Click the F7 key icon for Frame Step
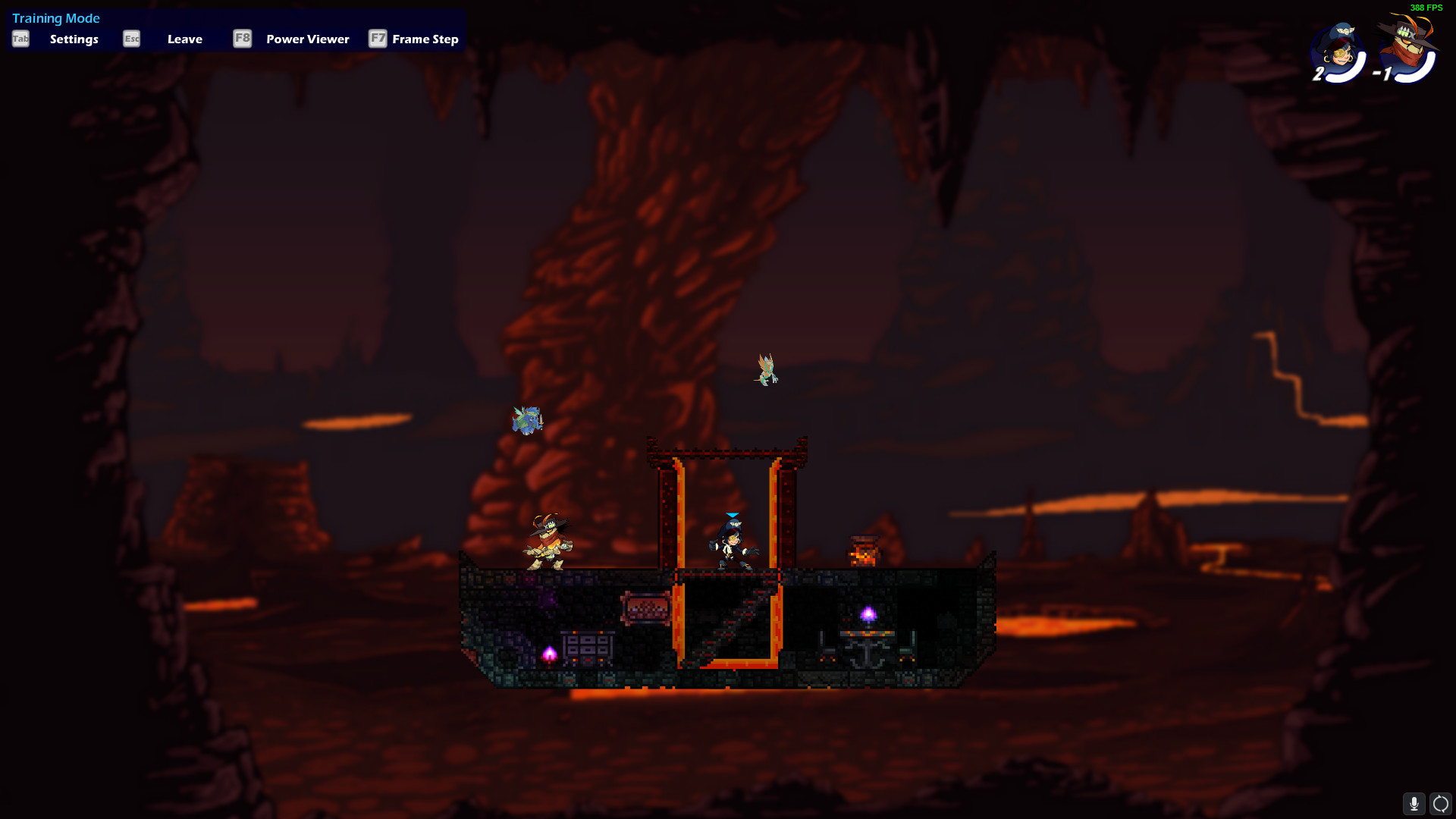 [378, 39]
